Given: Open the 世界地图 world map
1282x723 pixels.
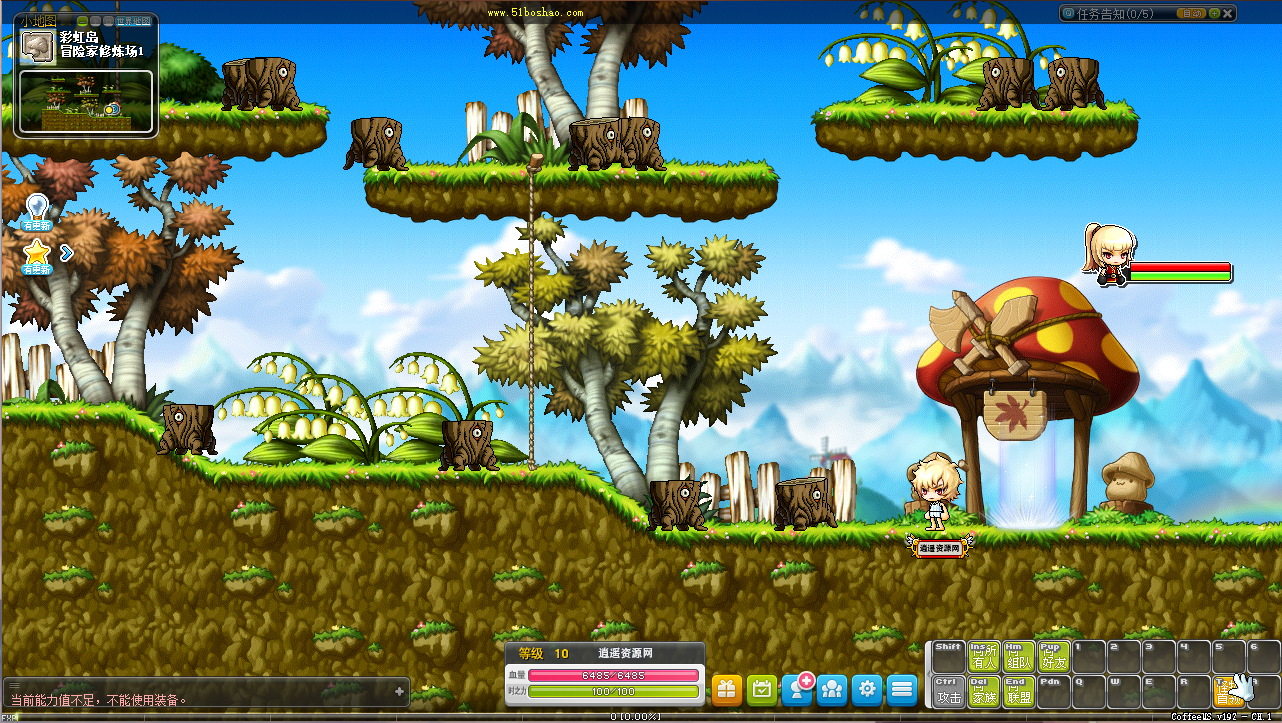Looking at the screenshot, I should (x=134, y=20).
